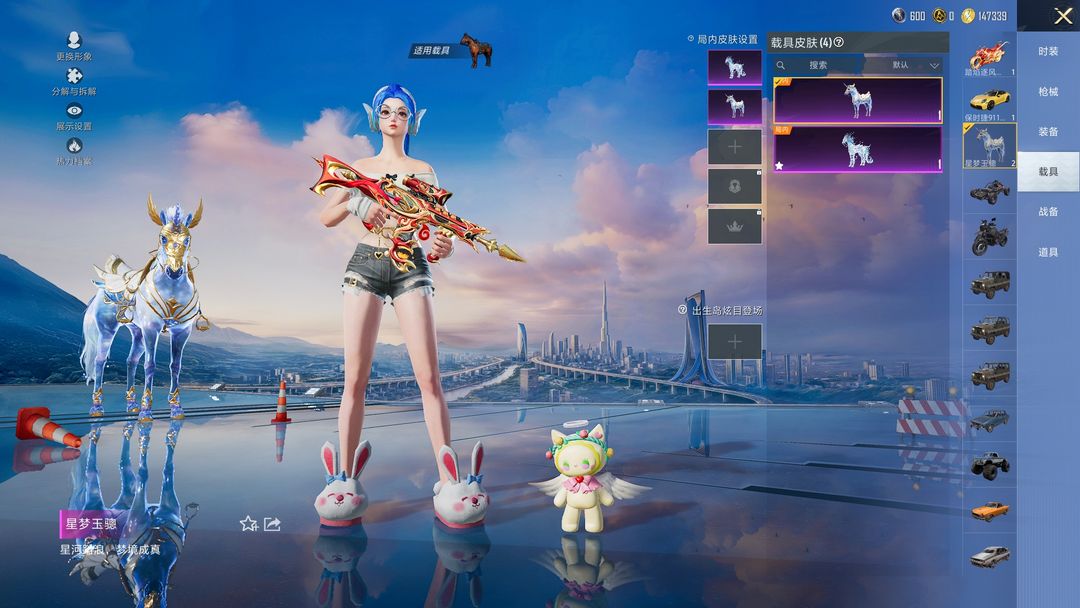Open the 默认 sort dropdown

(915, 65)
